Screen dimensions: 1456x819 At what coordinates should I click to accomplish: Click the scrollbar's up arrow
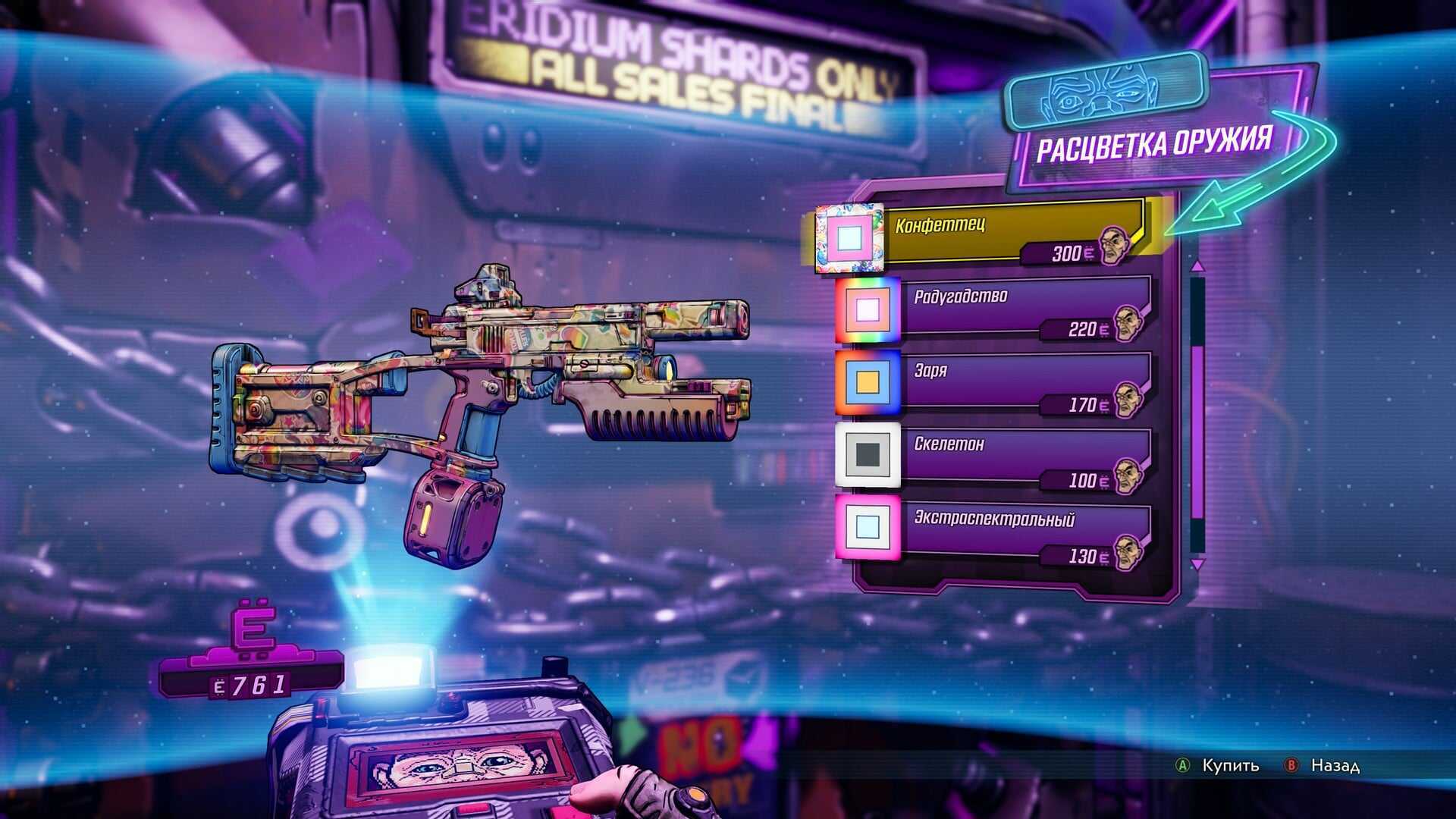(x=1197, y=266)
